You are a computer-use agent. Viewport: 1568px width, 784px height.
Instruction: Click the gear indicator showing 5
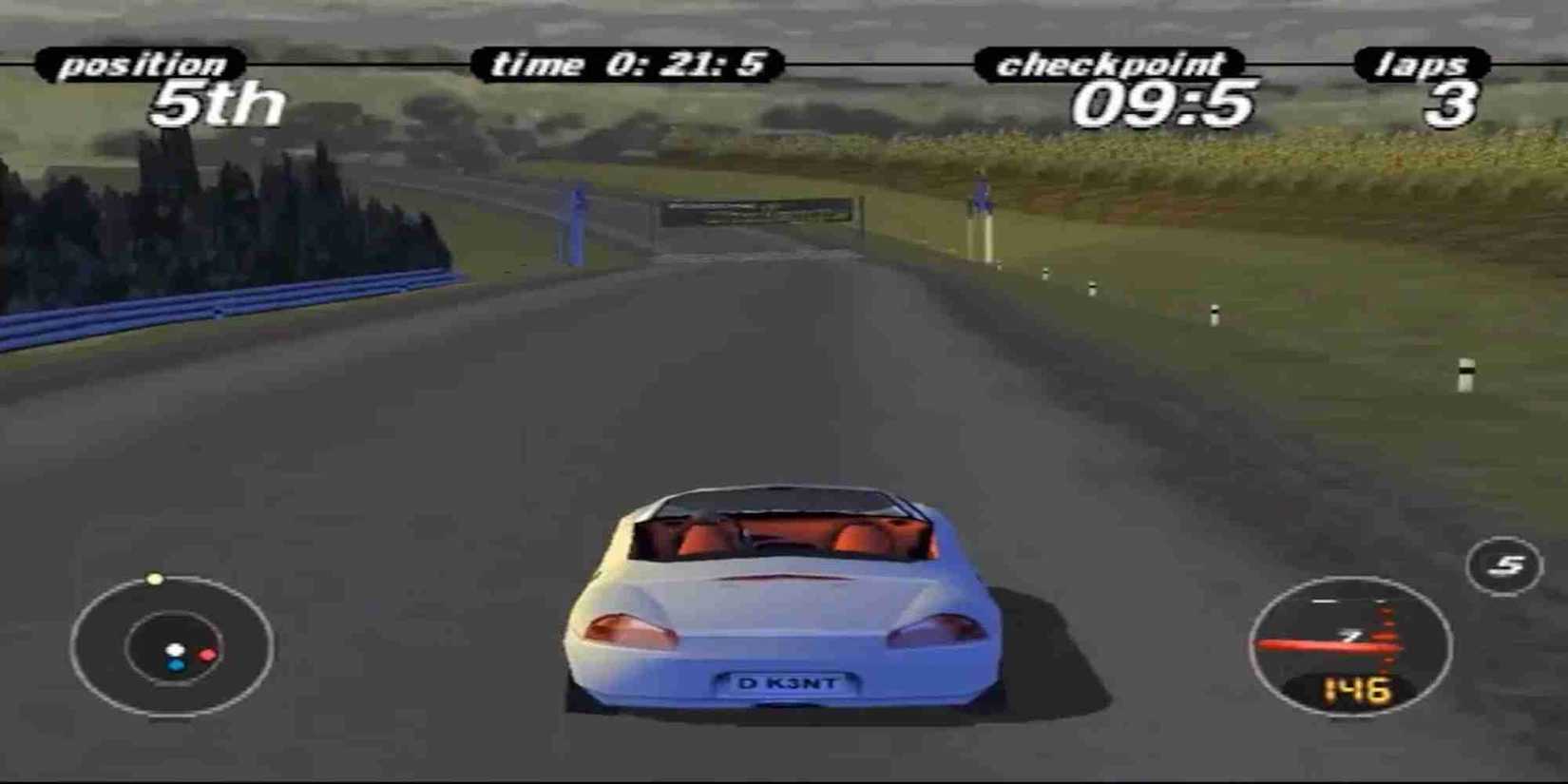pos(1504,564)
